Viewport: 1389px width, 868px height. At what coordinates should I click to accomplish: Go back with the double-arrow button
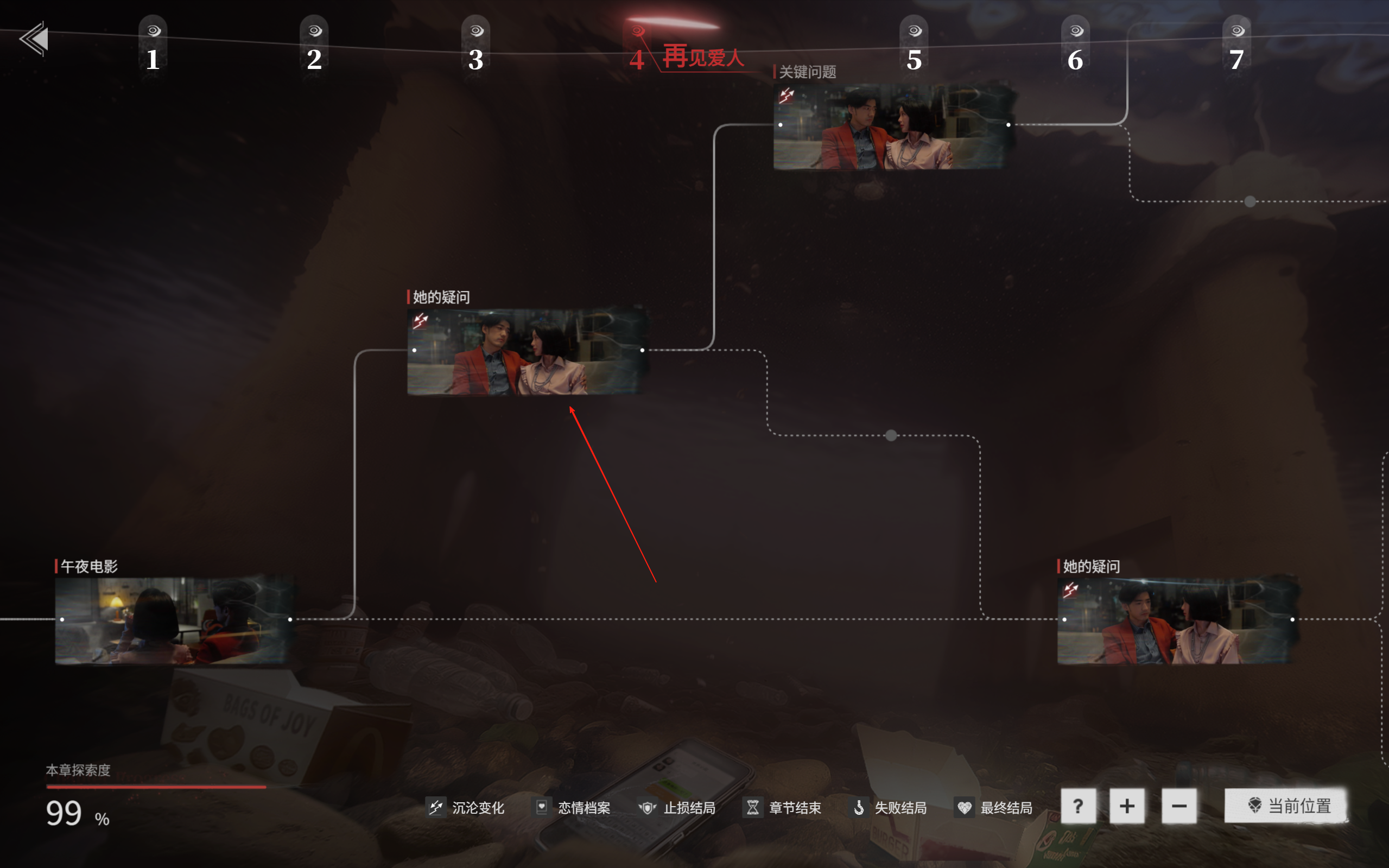(34, 39)
